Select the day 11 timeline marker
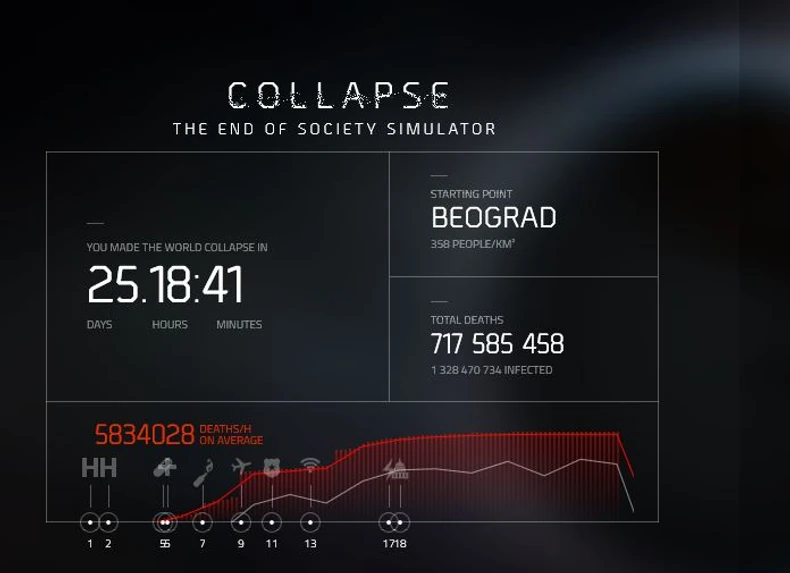This screenshot has height=573, width=790. [x=271, y=522]
